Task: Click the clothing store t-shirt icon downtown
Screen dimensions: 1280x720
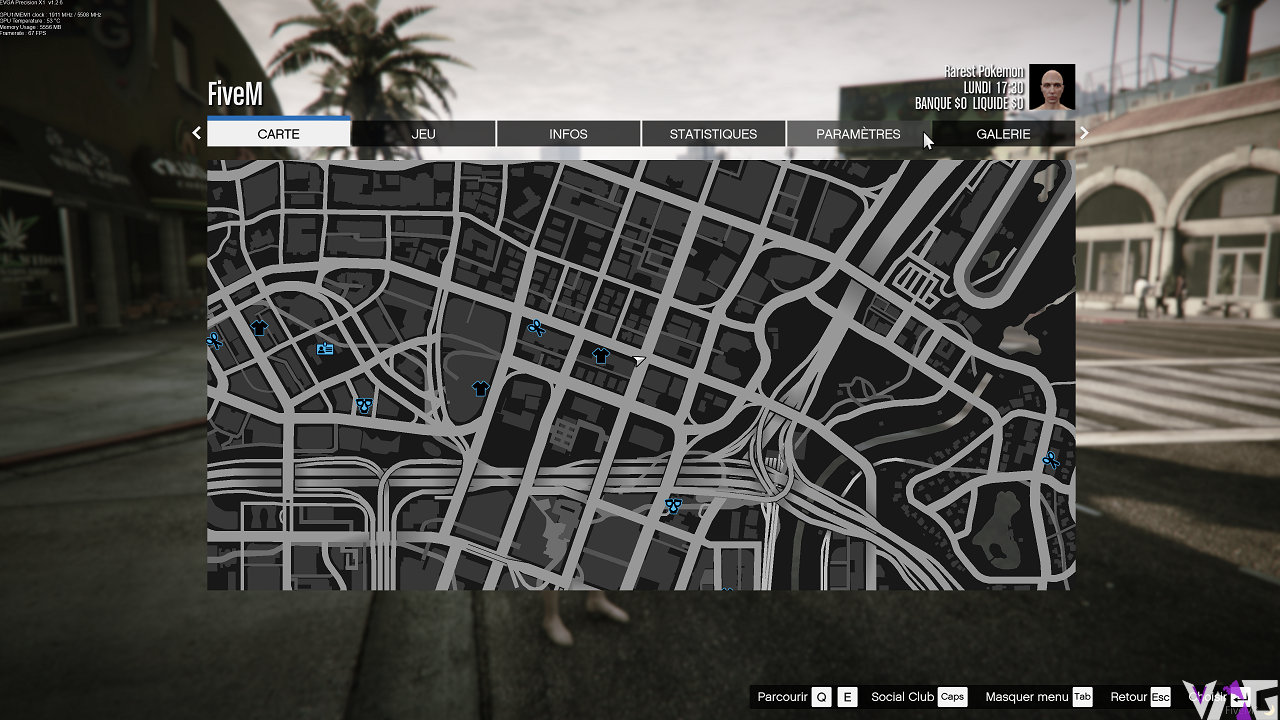Action: click(600, 355)
